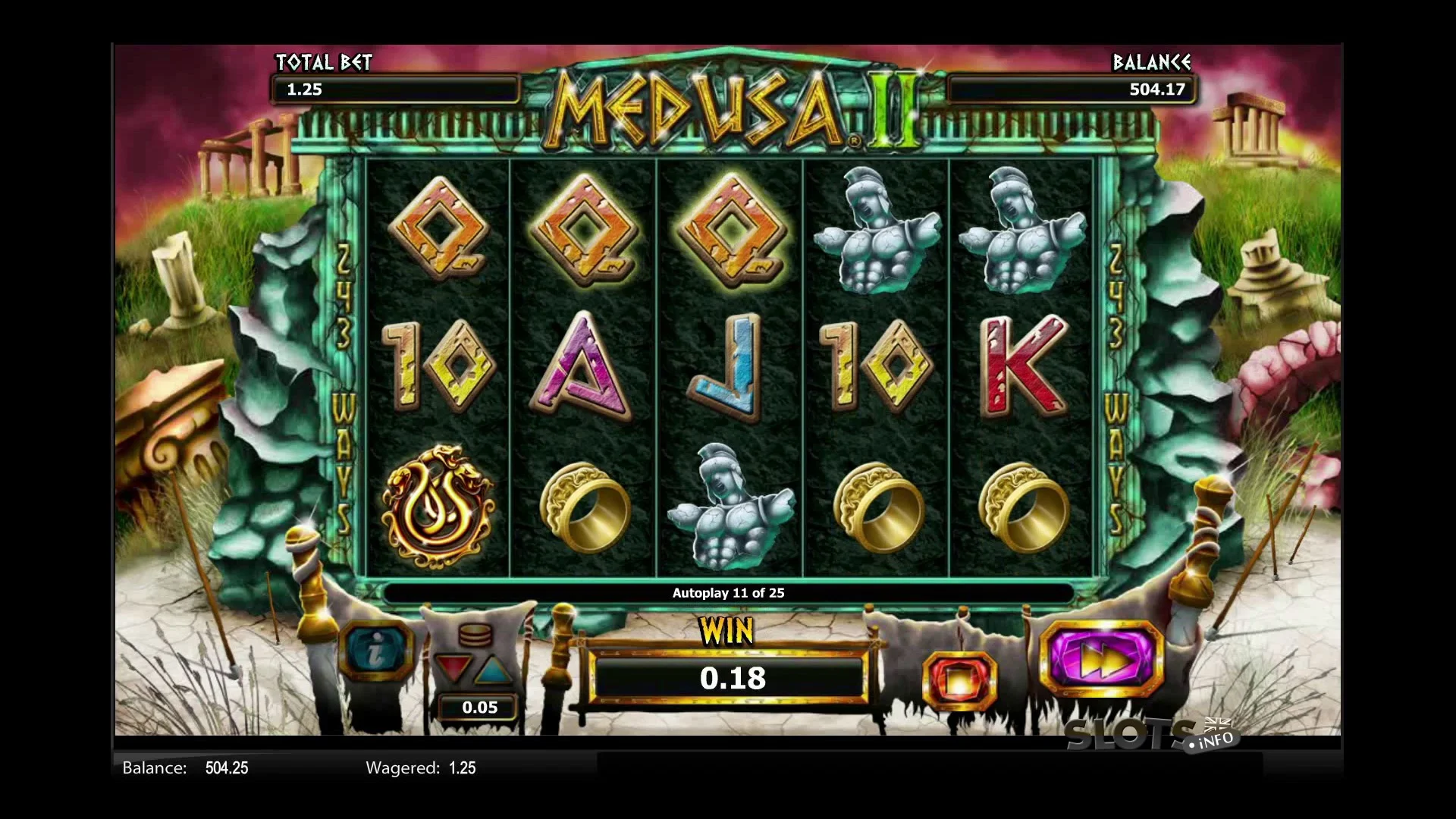Decrease bet with red down arrow

[x=453, y=669]
